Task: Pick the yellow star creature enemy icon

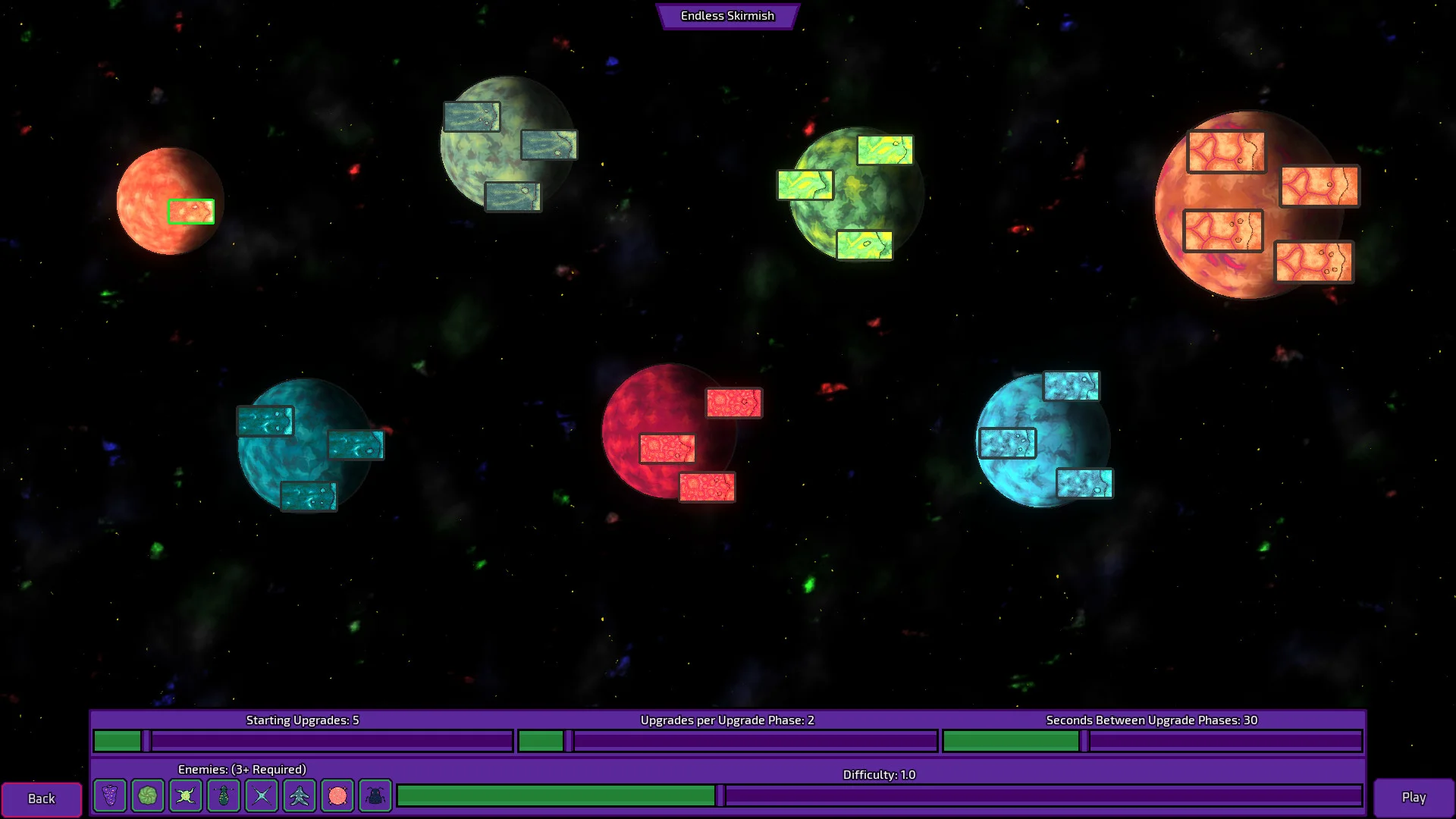Action: (x=186, y=795)
